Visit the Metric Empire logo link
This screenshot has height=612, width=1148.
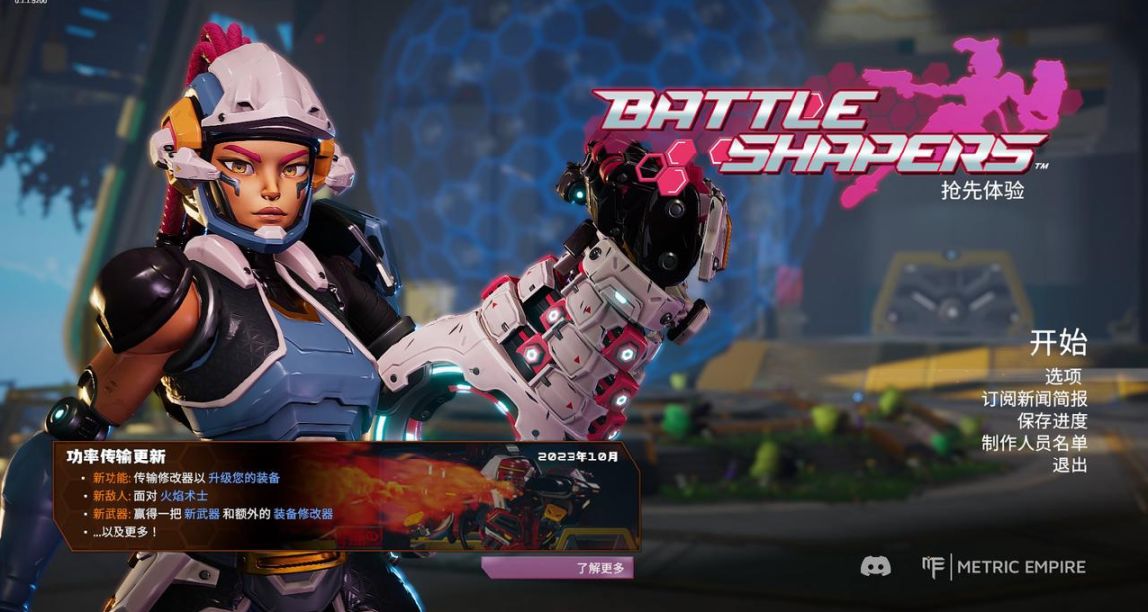pos(1004,567)
